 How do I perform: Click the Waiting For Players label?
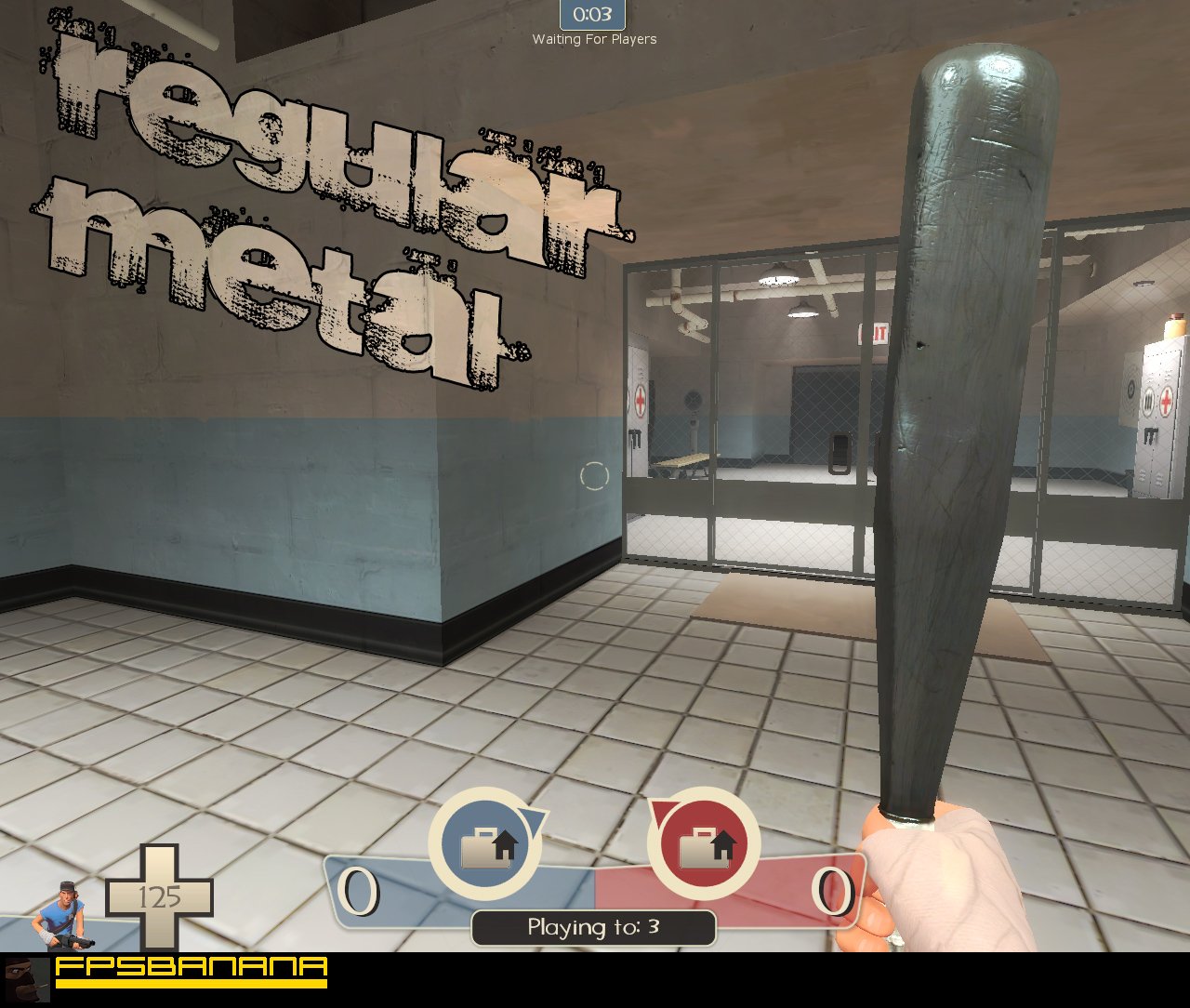(x=593, y=40)
